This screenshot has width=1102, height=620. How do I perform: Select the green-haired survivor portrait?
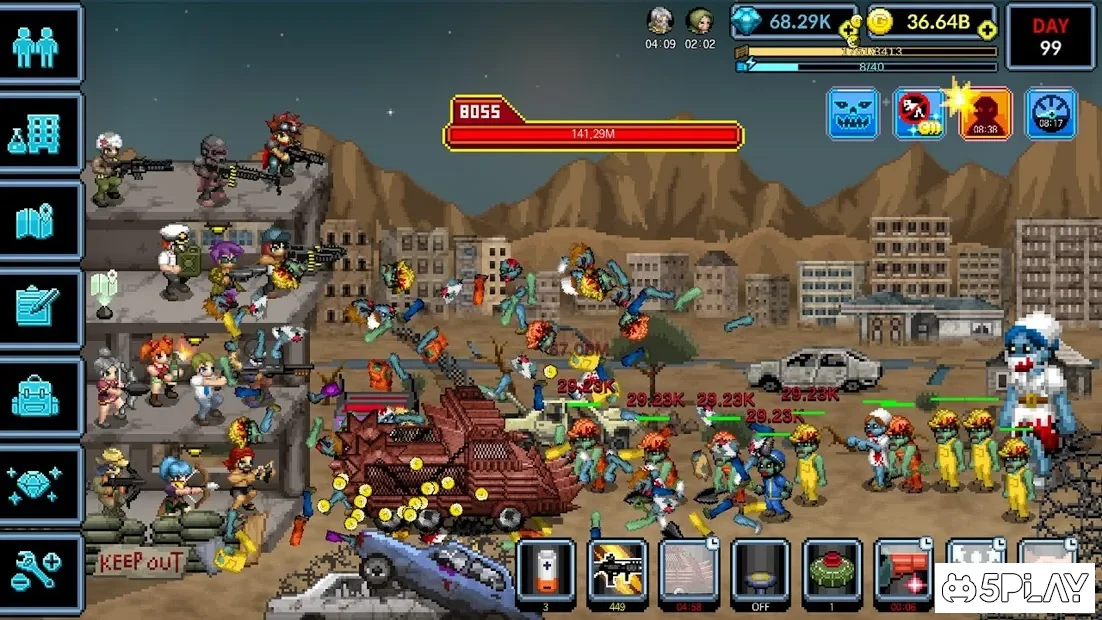(700, 21)
